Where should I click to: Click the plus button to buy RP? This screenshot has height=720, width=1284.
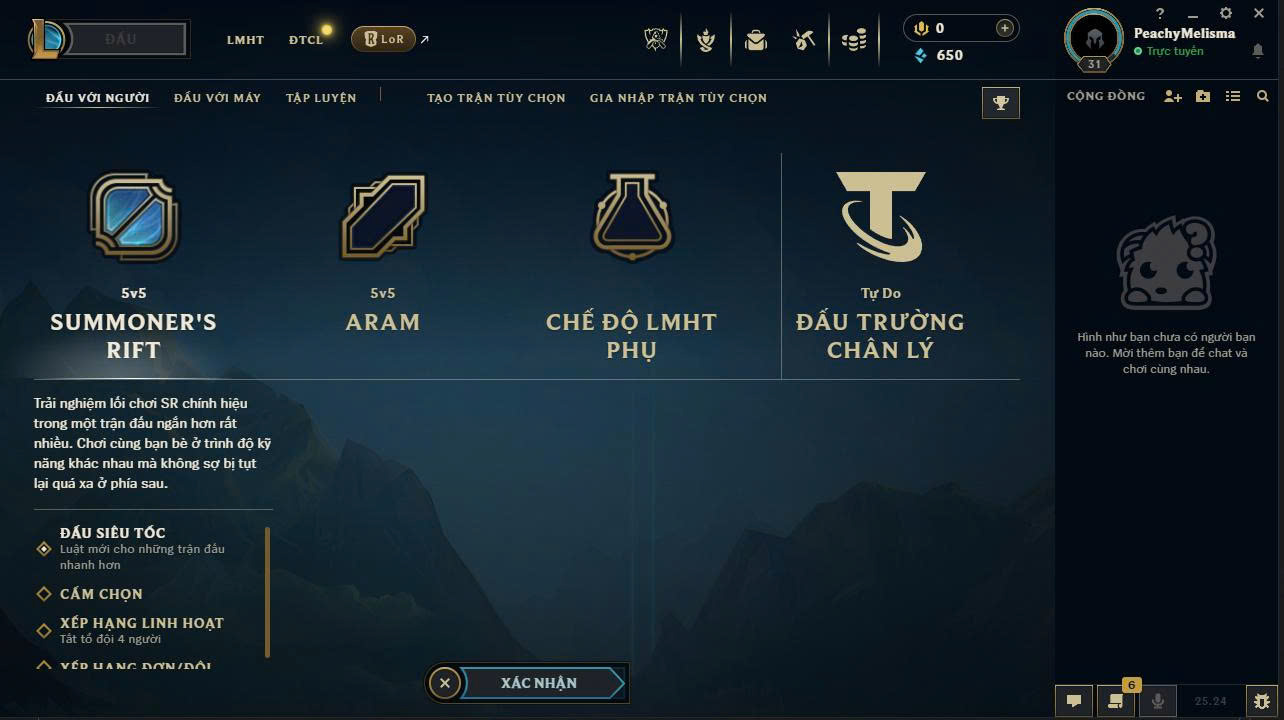point(1004,29)
